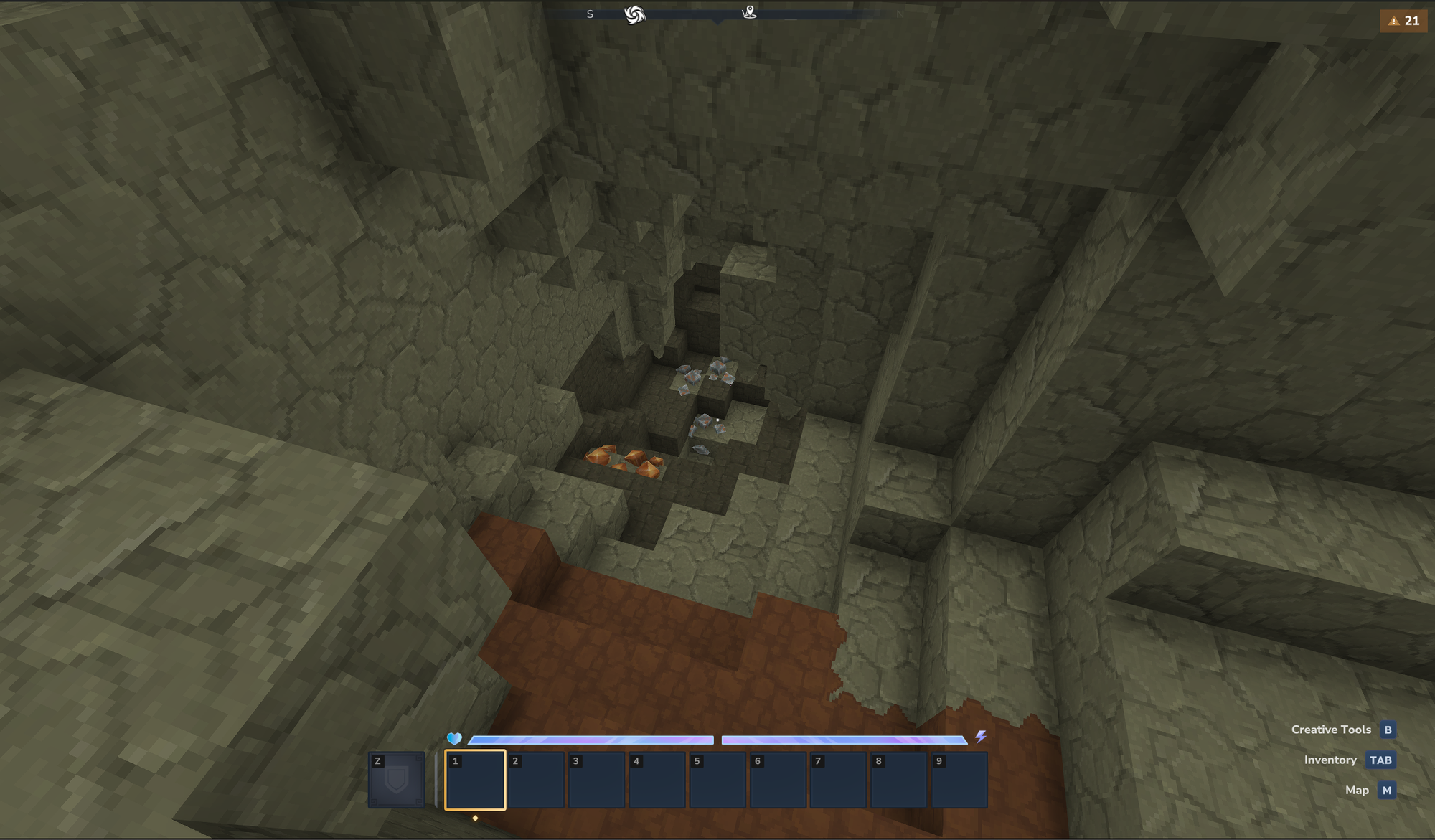
Task: Click the swirl portal marker on the compass
Action: (634, 14)
